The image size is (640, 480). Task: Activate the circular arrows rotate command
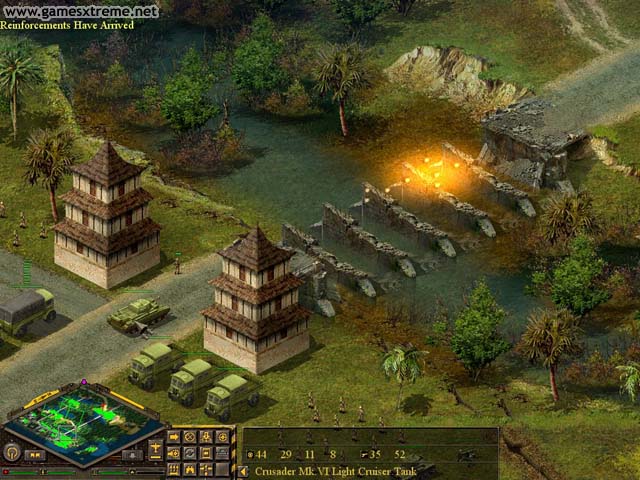(x=189, y=453)
